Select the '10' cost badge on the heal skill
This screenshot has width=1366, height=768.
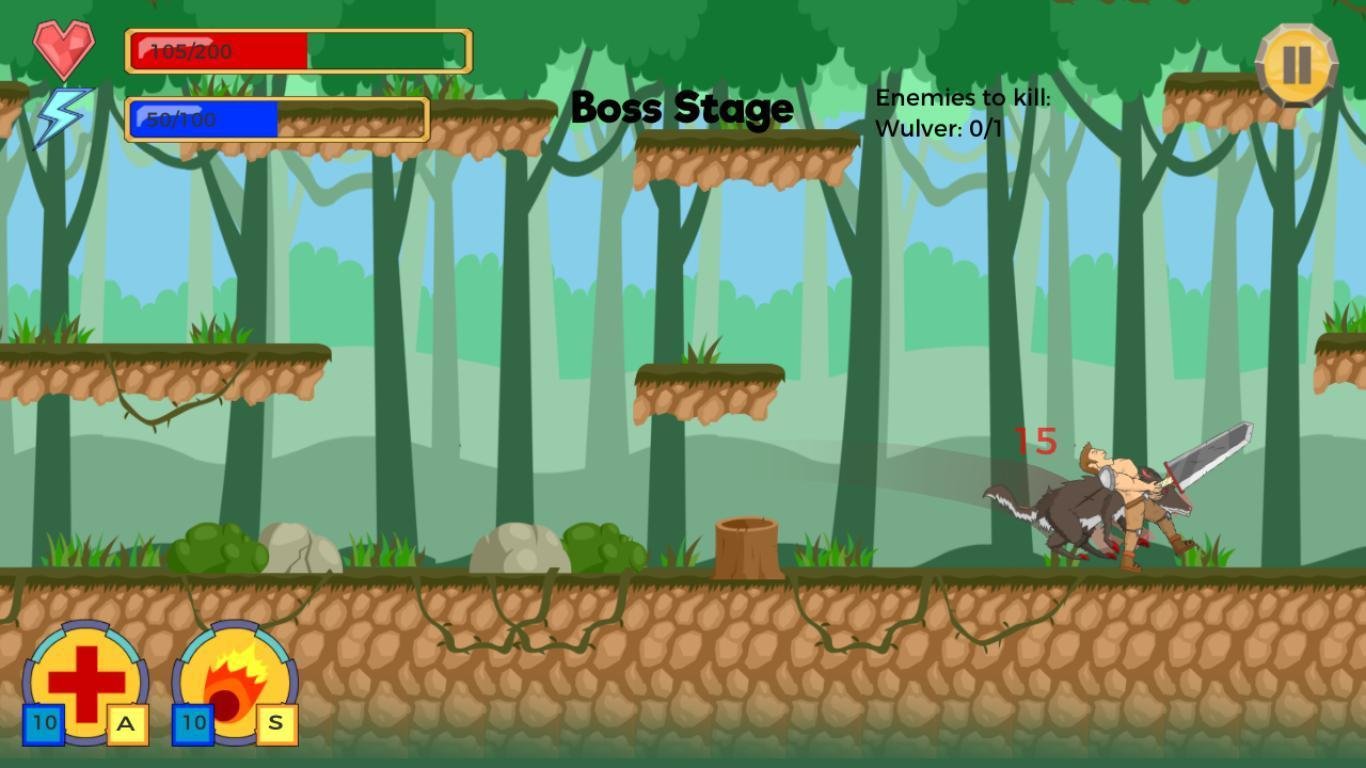[x=44, y=722]
